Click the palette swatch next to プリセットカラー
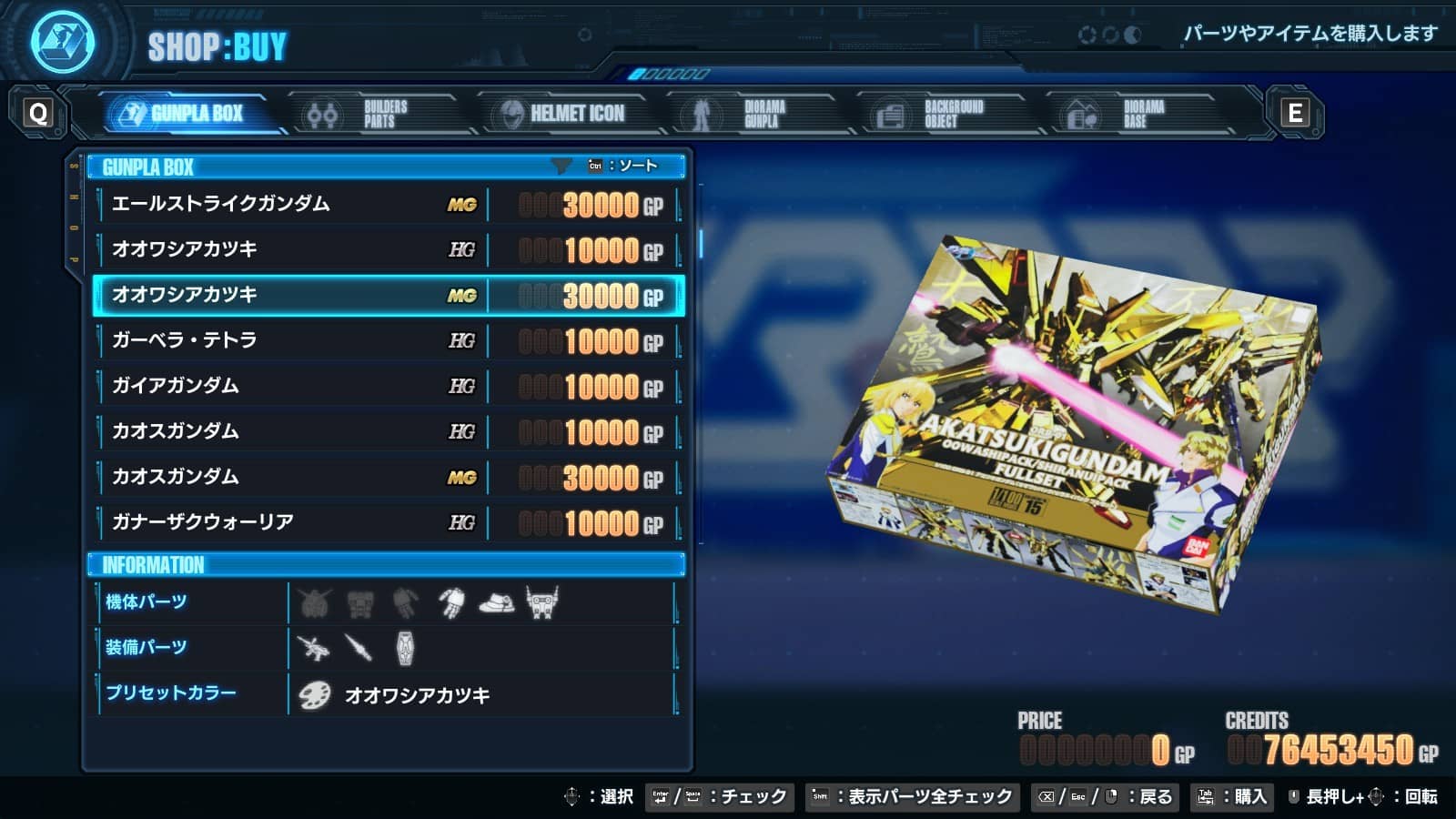This screenshot has height=819, width=1456. (315, 693)
